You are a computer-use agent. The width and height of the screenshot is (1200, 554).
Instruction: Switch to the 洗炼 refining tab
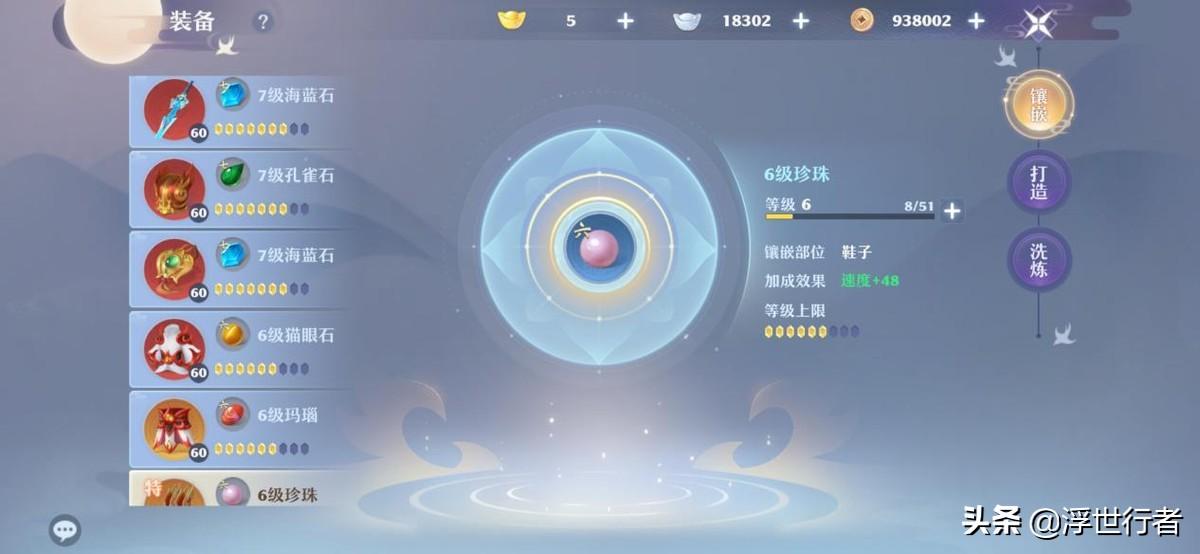pyautogui.click(x=1039, y=259)
